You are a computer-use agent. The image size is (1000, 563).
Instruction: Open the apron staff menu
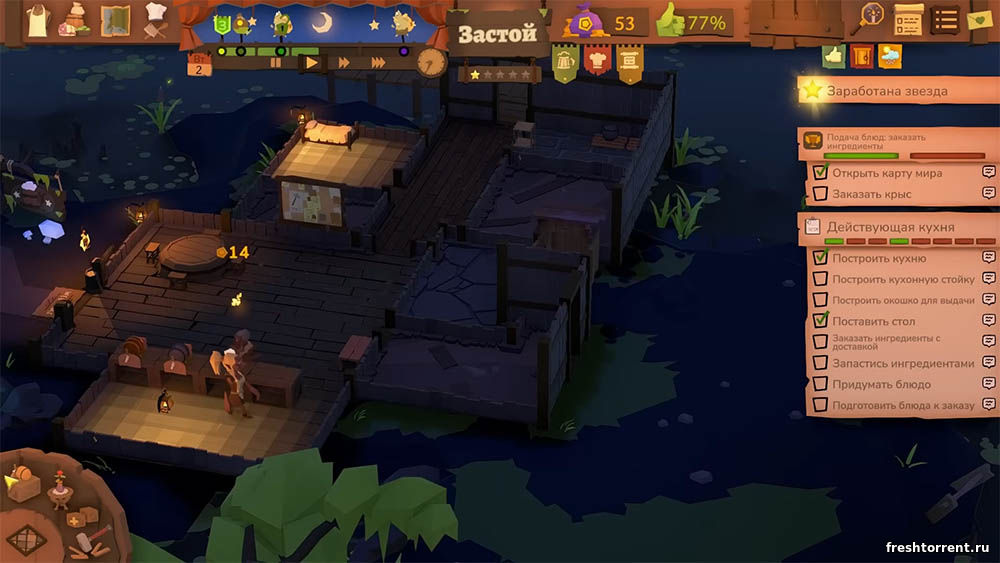[38, 19]
